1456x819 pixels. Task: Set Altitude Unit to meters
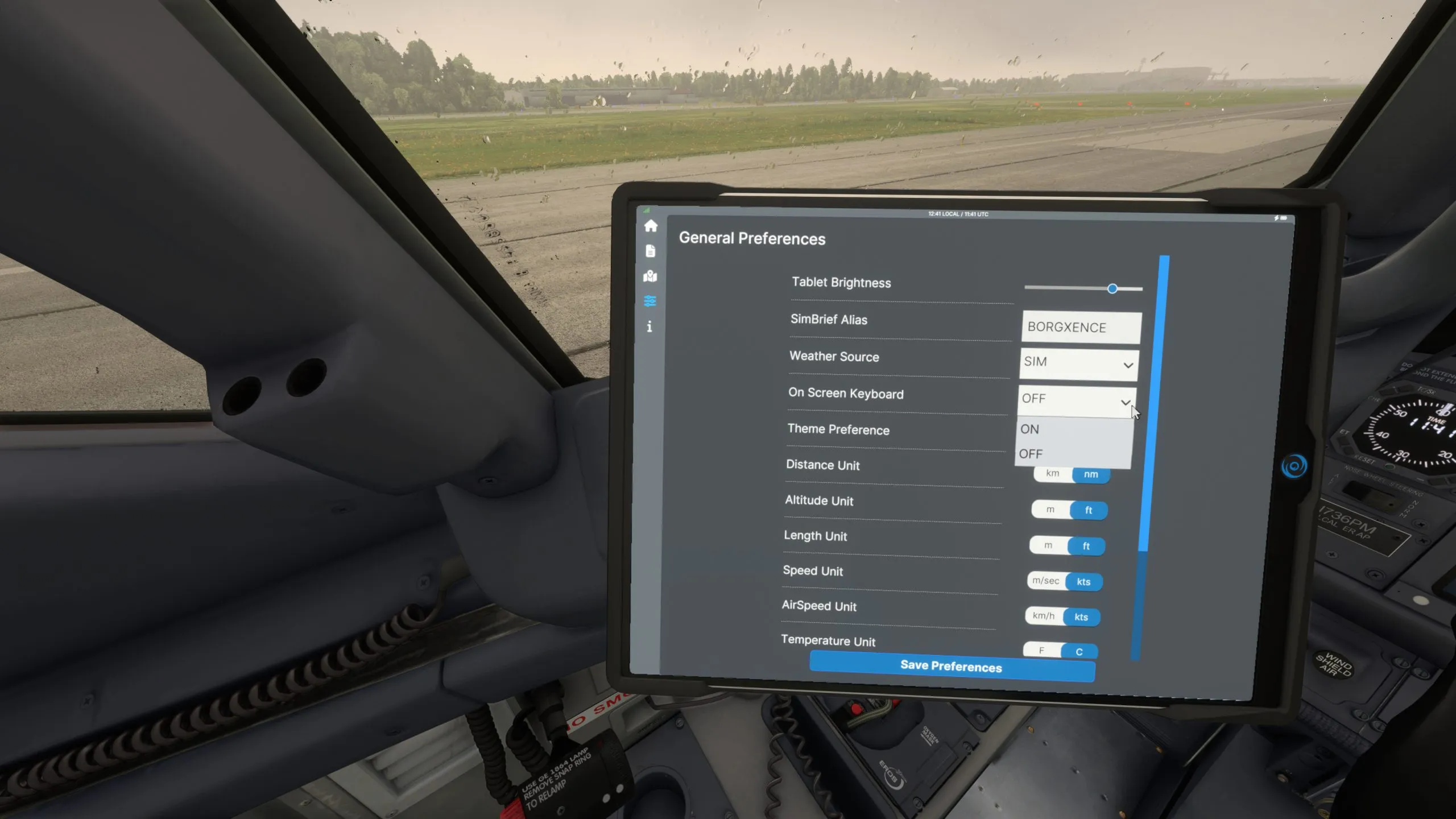pos(1050,510)
